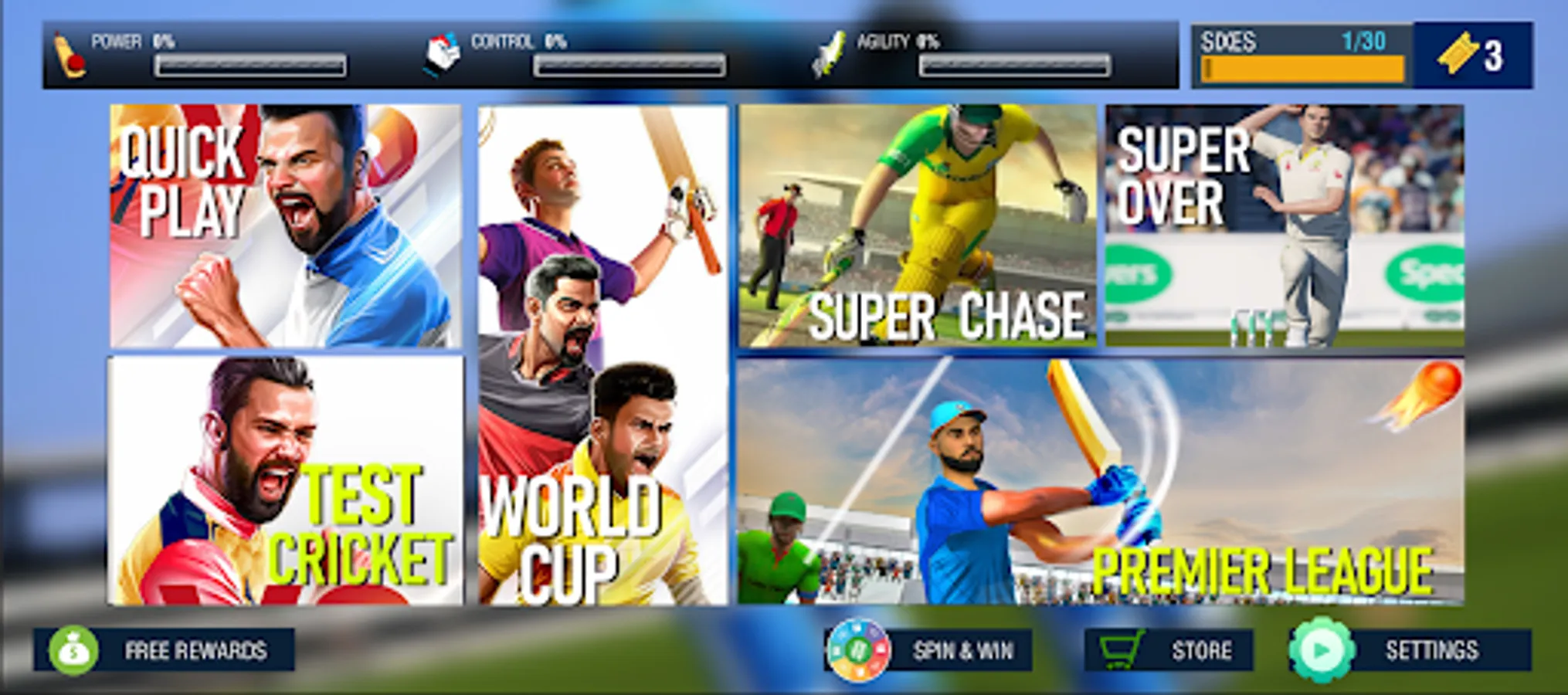Click the Sixes 1/30 progress bar
Viewport: 1568px width, 695px height.
pyautogui.click(x=1298, y=54)
